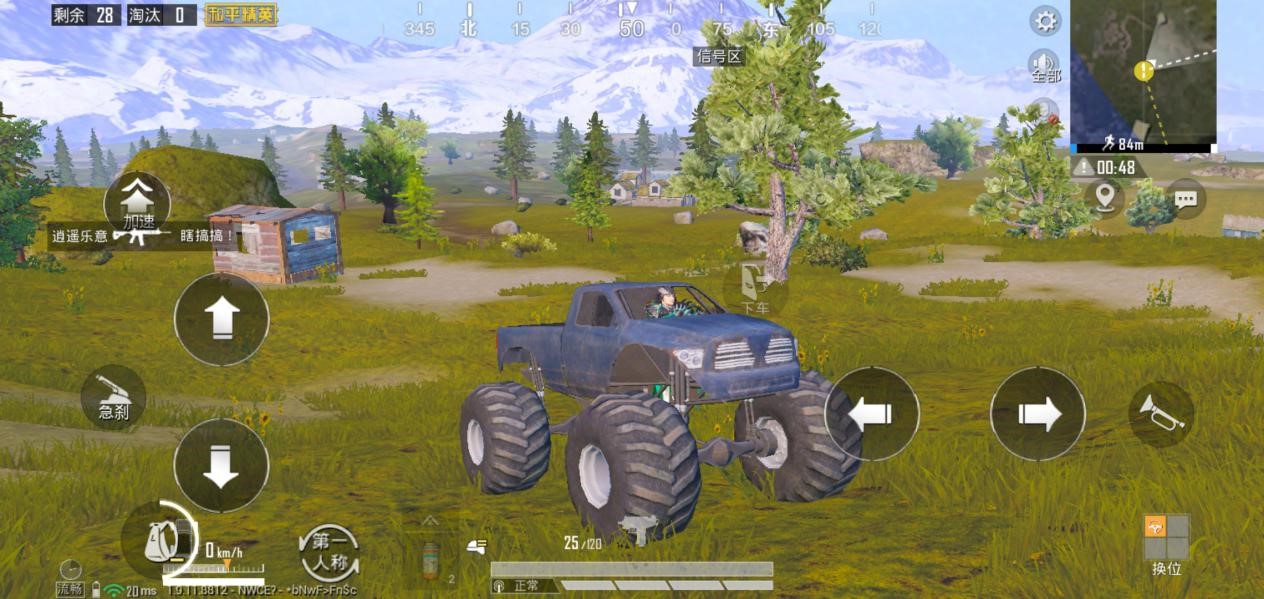The image size is (1264, 599).
Task: Honk the vehicle horn button
Action: point(1161,414)
